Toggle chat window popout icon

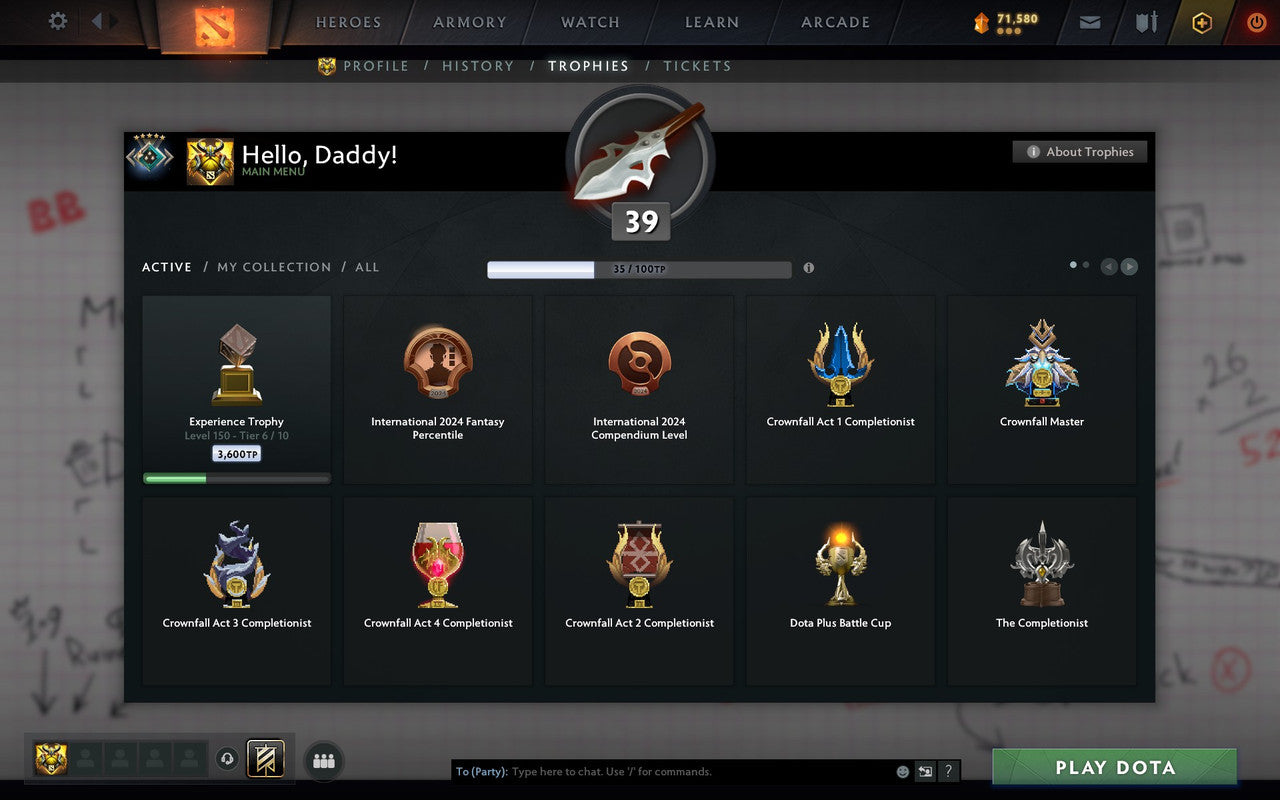coord(925,771)
